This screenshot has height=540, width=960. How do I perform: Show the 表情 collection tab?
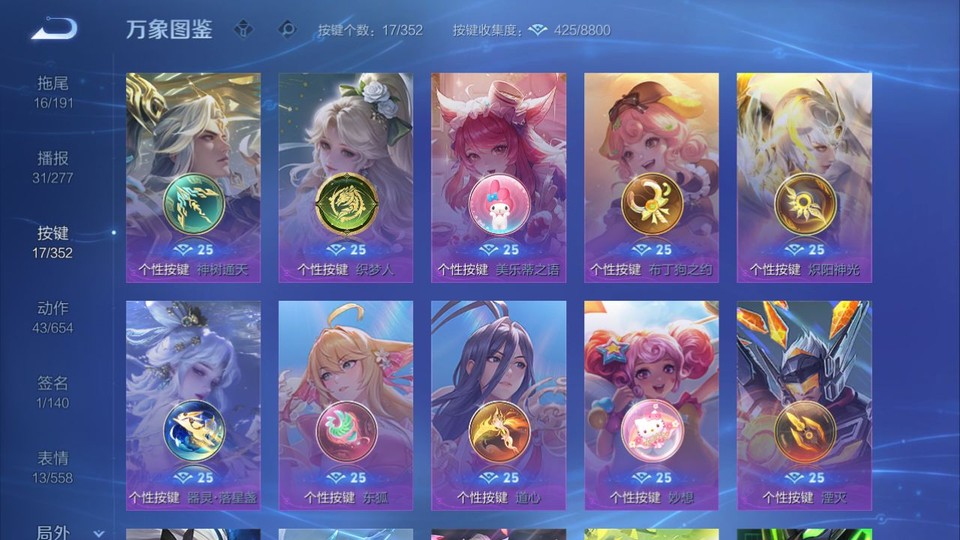(54, 466)
